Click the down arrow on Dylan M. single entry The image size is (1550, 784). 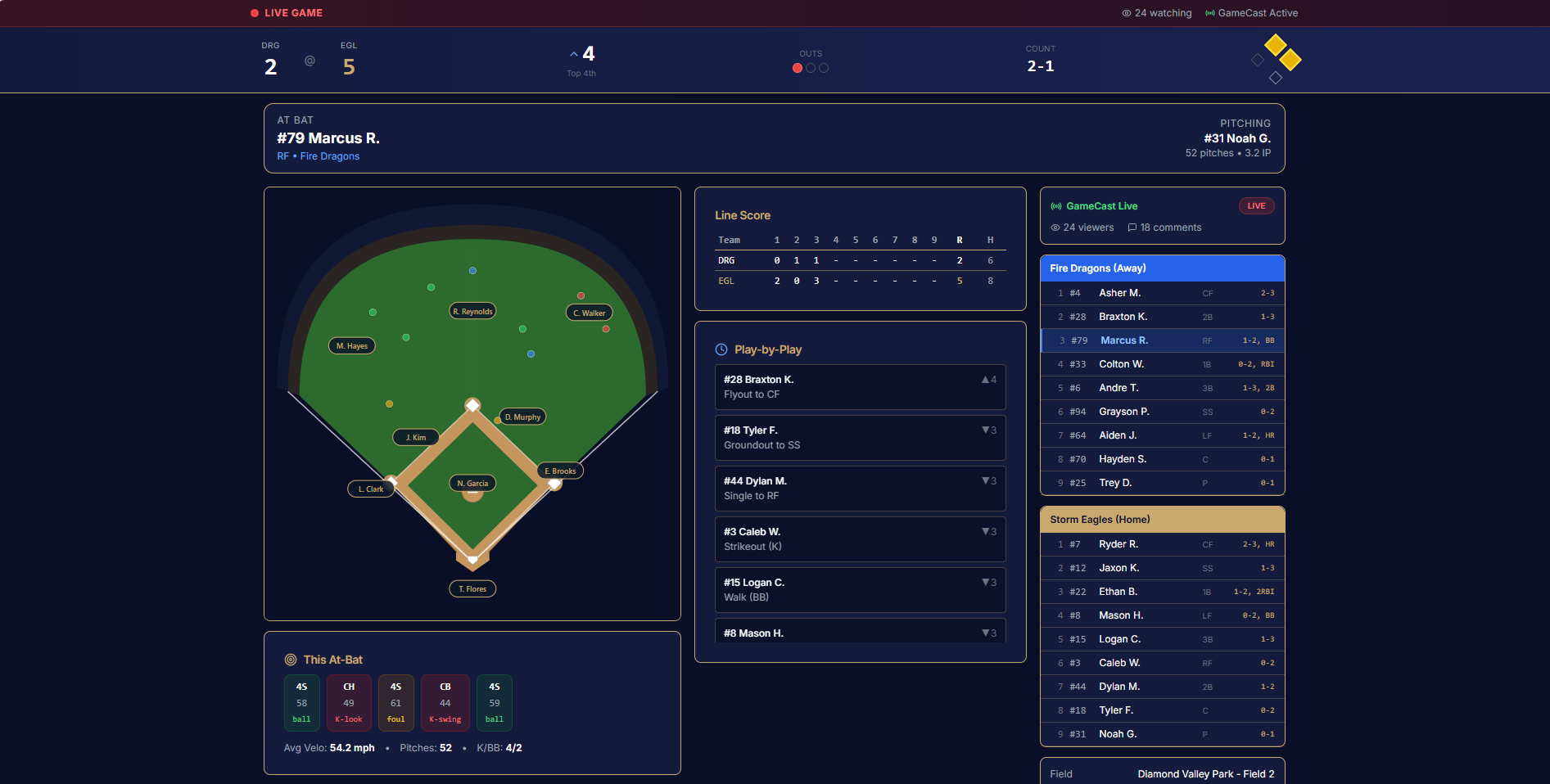(986, 480)
